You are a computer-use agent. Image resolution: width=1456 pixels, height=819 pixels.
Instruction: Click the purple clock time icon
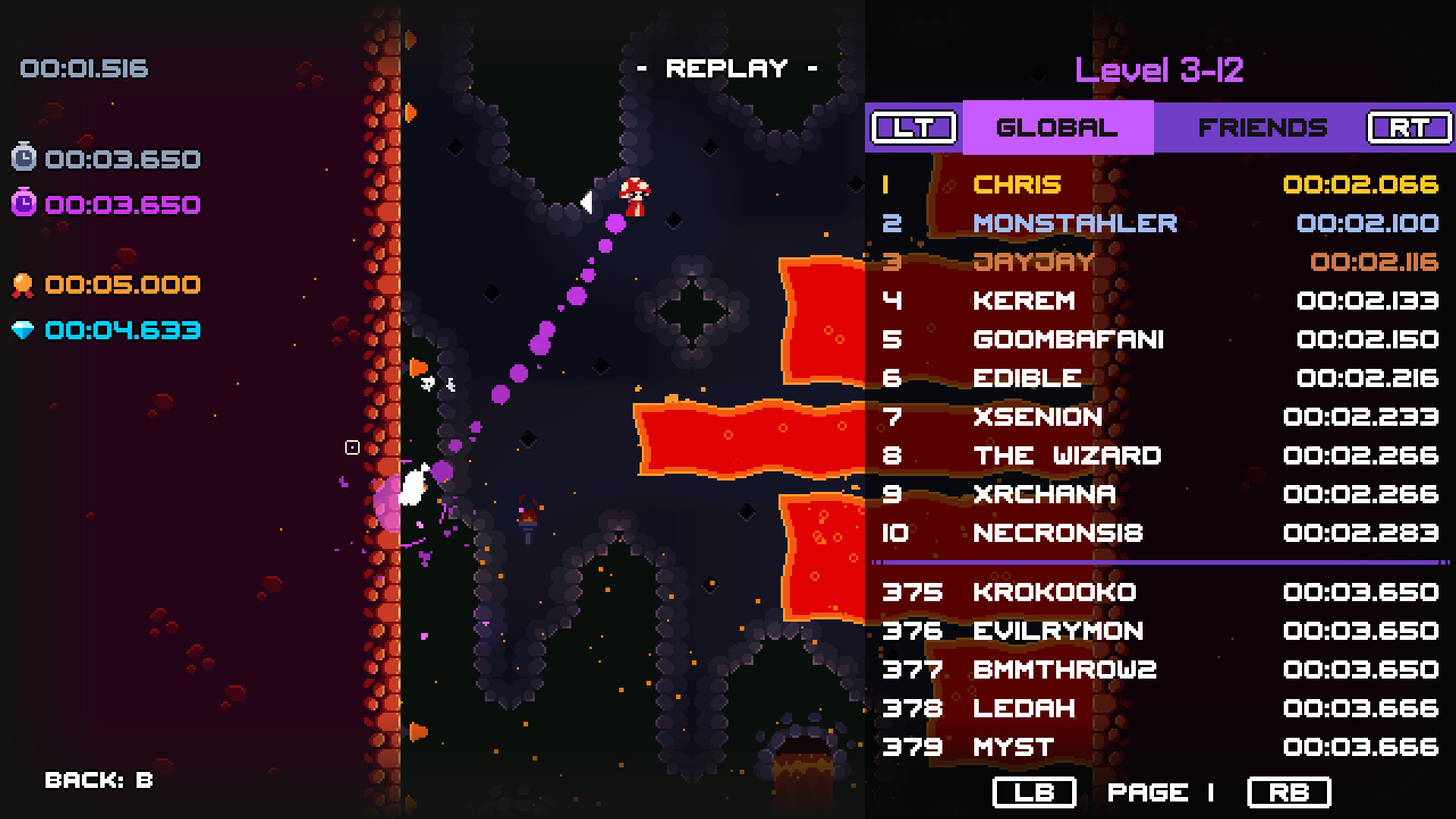tap(23, 203)
